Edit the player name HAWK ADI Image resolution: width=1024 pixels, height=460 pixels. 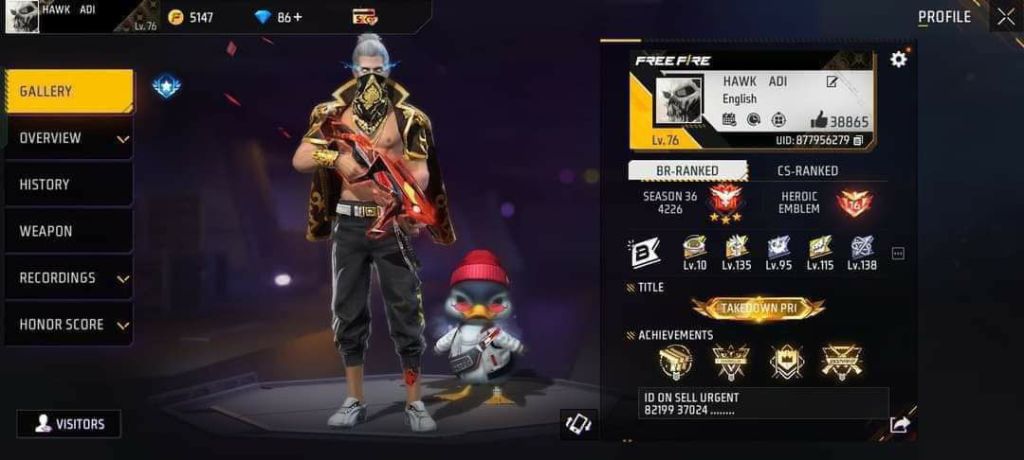click(x=832, y=82)
